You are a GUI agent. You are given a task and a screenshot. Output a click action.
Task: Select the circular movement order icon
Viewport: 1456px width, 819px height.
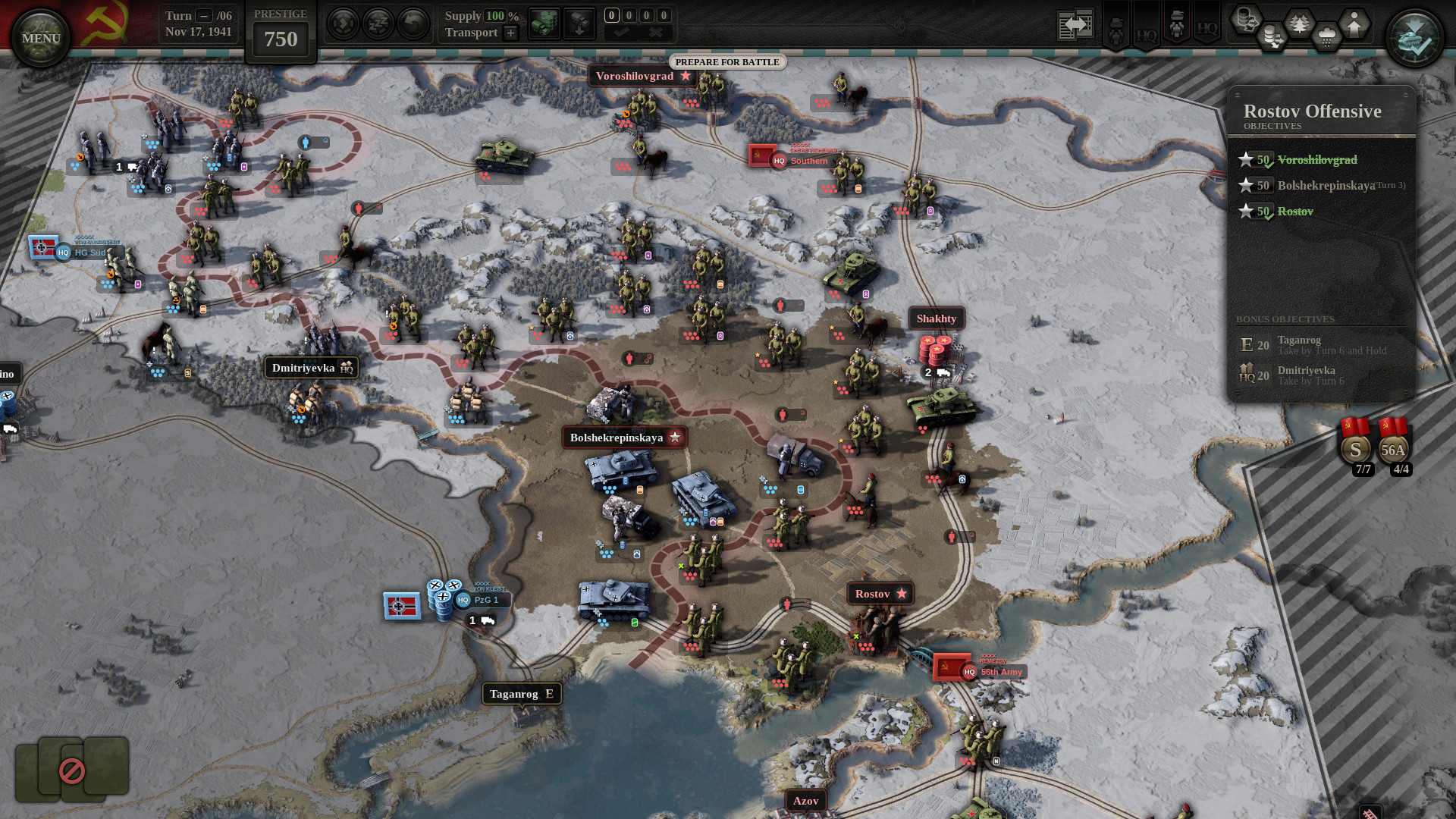point(342,23)
